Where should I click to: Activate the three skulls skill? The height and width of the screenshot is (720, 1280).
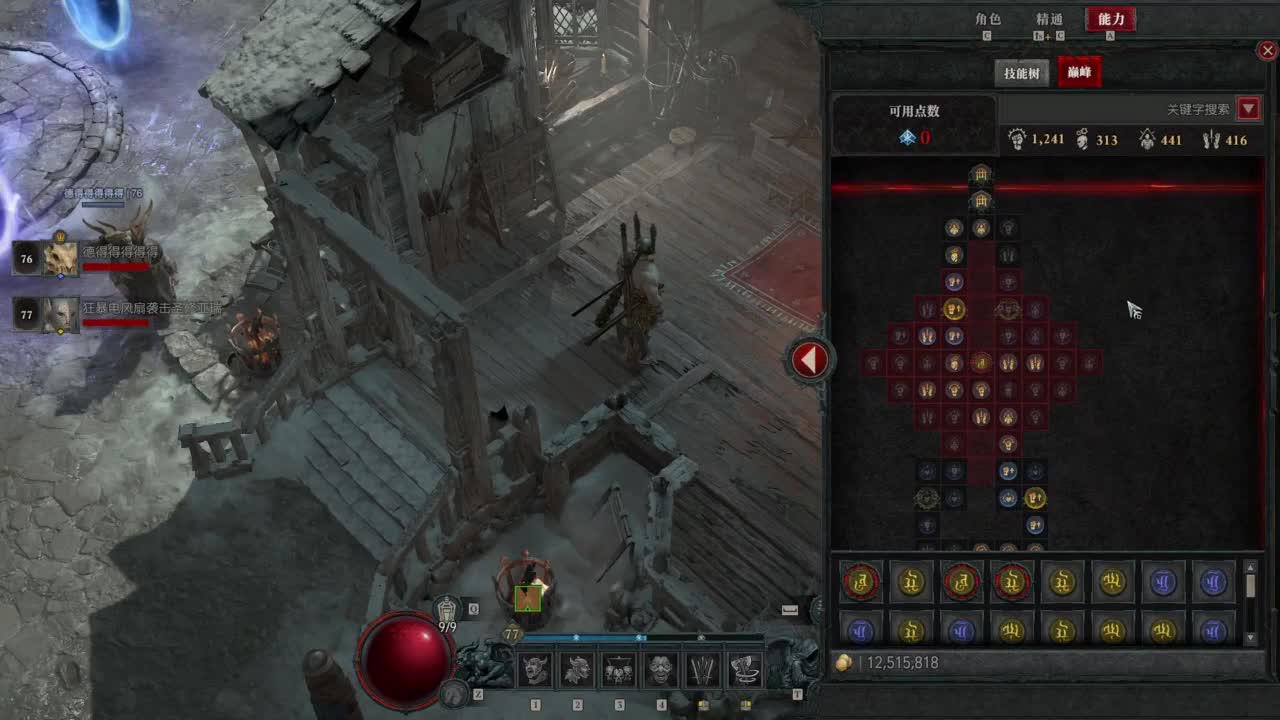pos(619,670)
